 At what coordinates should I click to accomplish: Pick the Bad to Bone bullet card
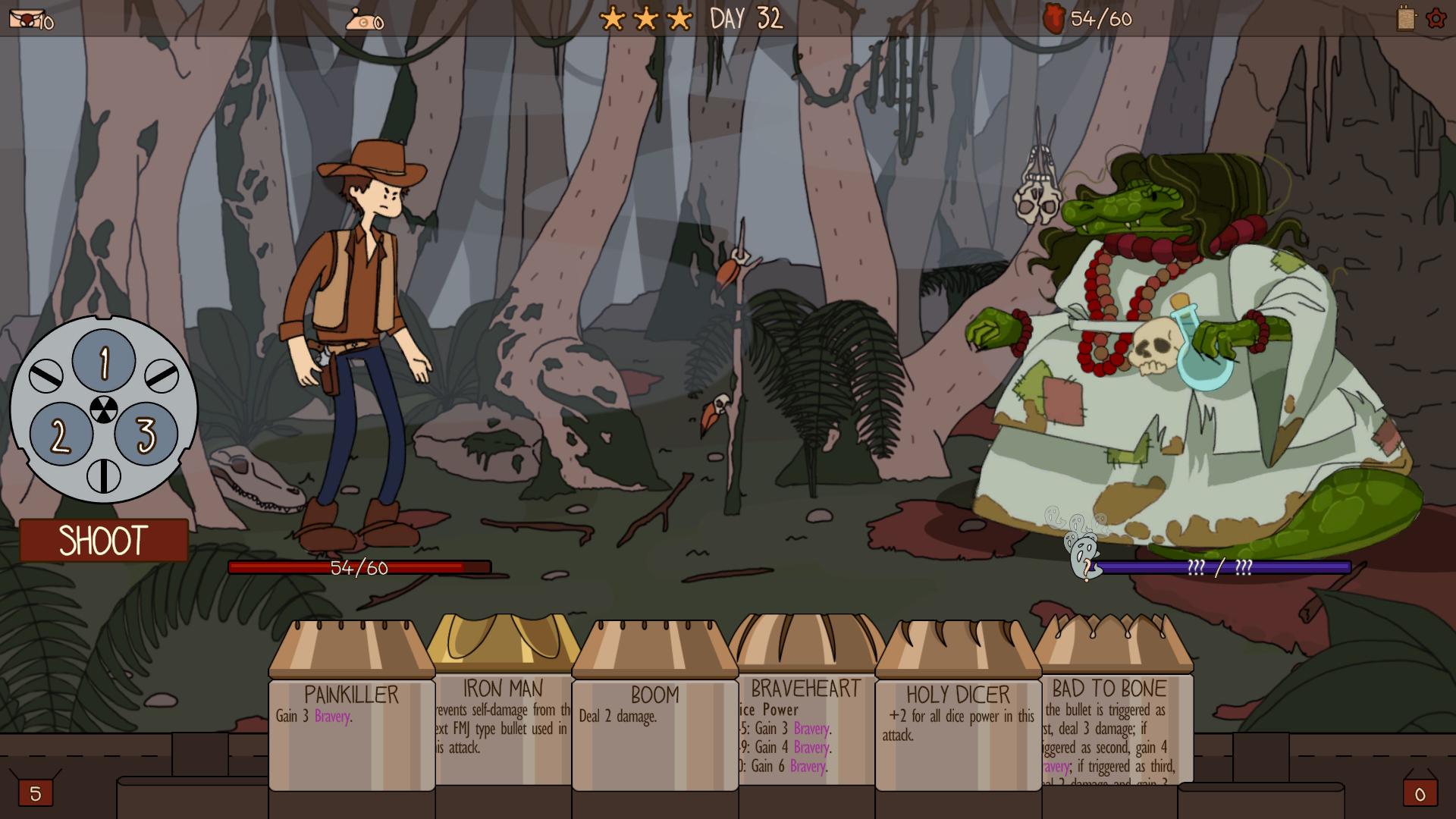(1110, 713)
